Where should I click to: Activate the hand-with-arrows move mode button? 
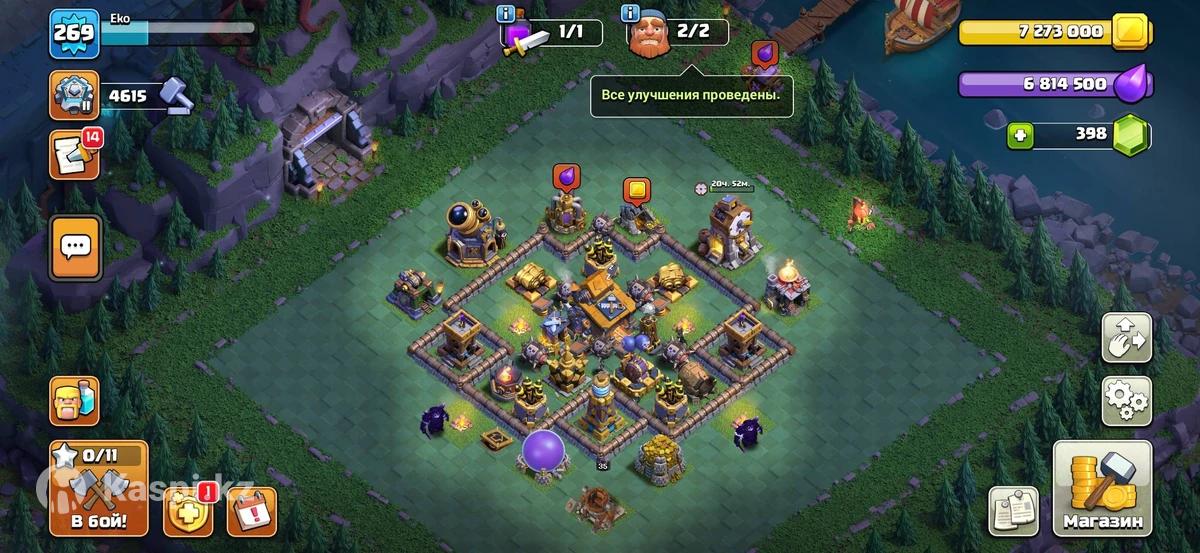click(x=1126, y=338)
